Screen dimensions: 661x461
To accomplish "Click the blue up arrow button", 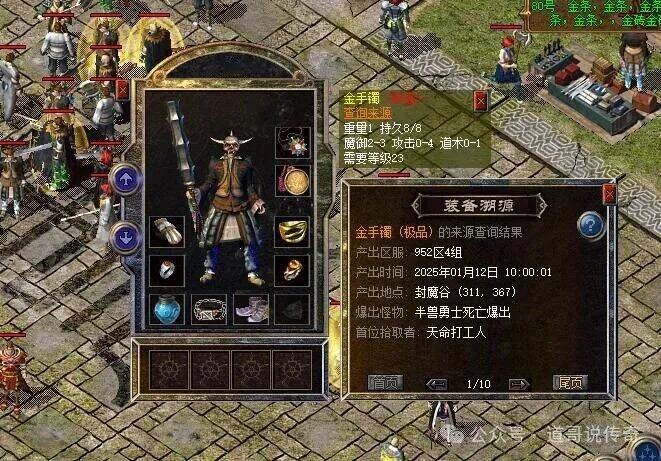I will (x=126, y=180).
